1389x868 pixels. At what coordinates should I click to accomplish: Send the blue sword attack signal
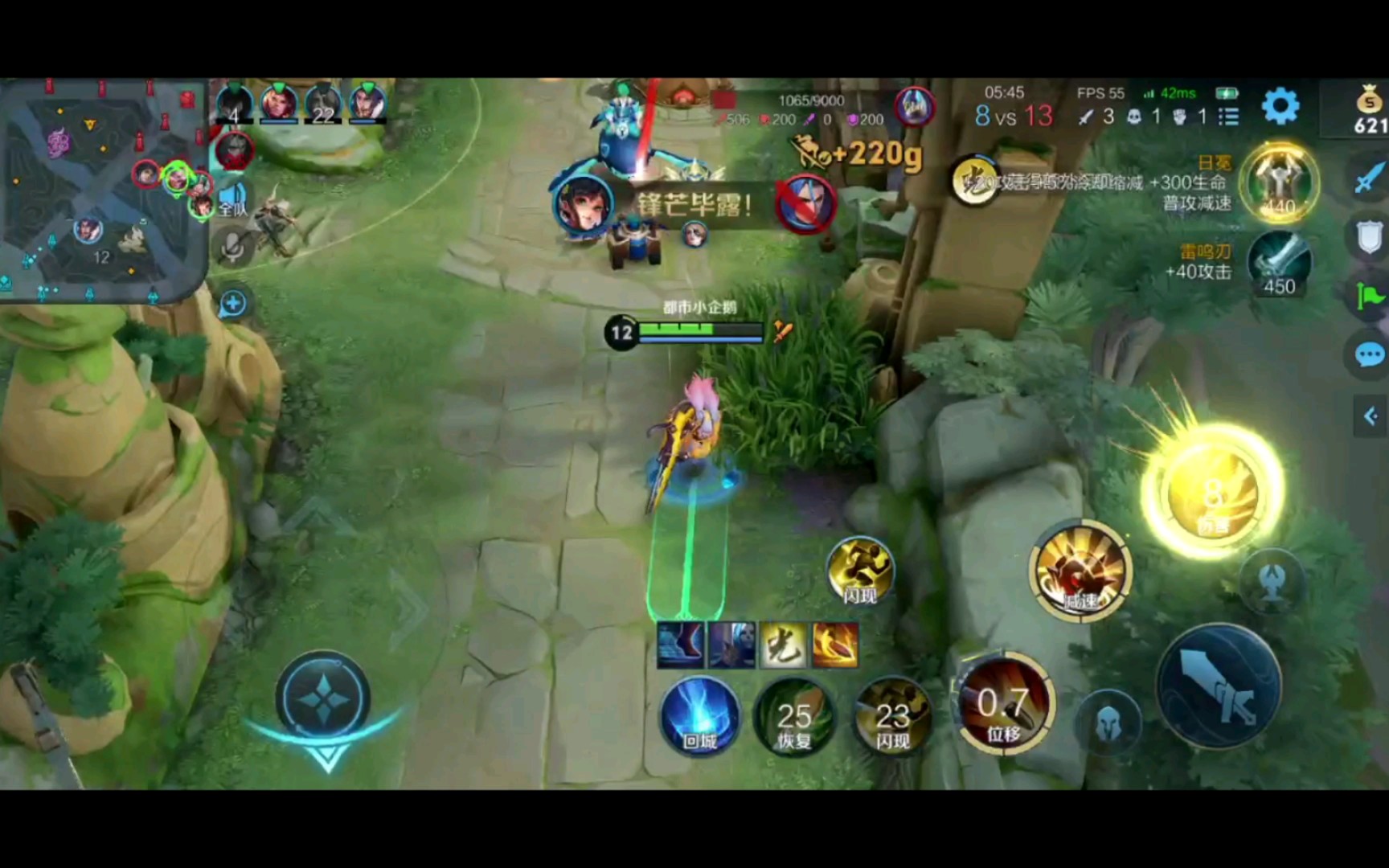point(1367,178)
